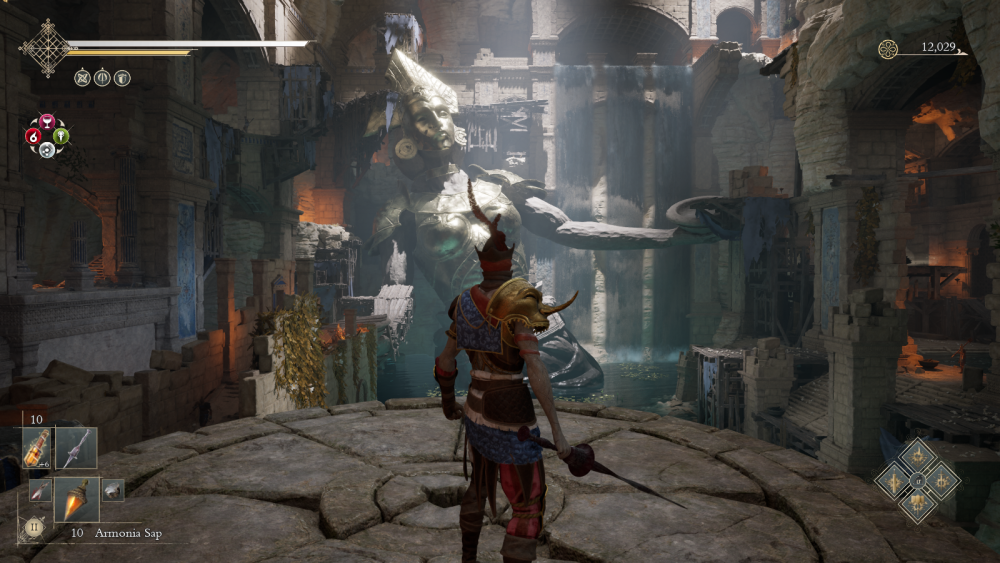Choose the small silver stone item slot
This screenshot has width=1000, height=563.
click(x=112, y=490)
